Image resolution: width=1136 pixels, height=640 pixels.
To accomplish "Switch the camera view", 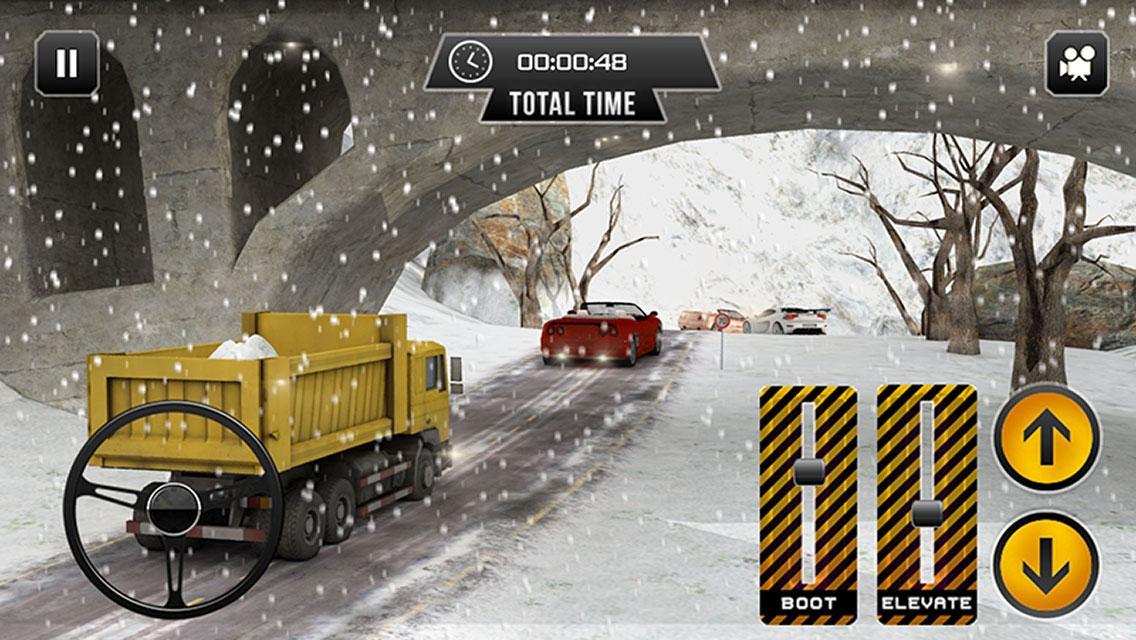I will click(1076, 64).
